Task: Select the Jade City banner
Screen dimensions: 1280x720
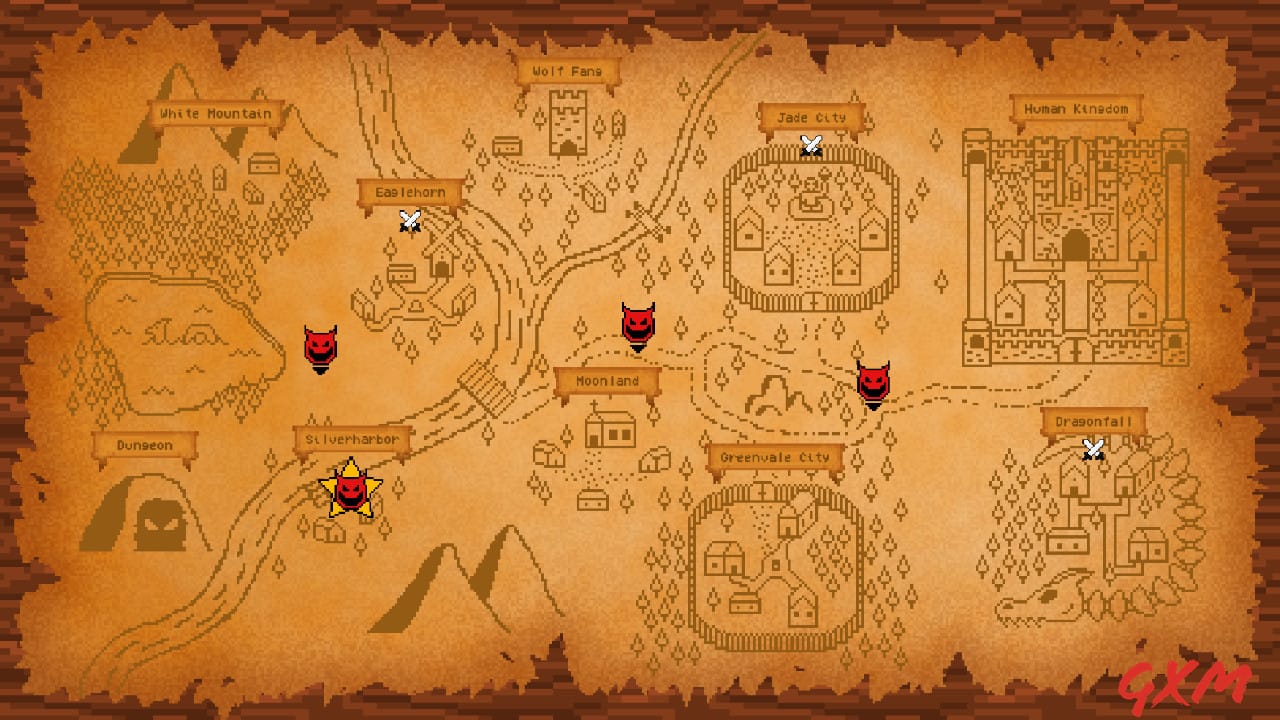Action: pyautogui.click(x=811, y=117)
